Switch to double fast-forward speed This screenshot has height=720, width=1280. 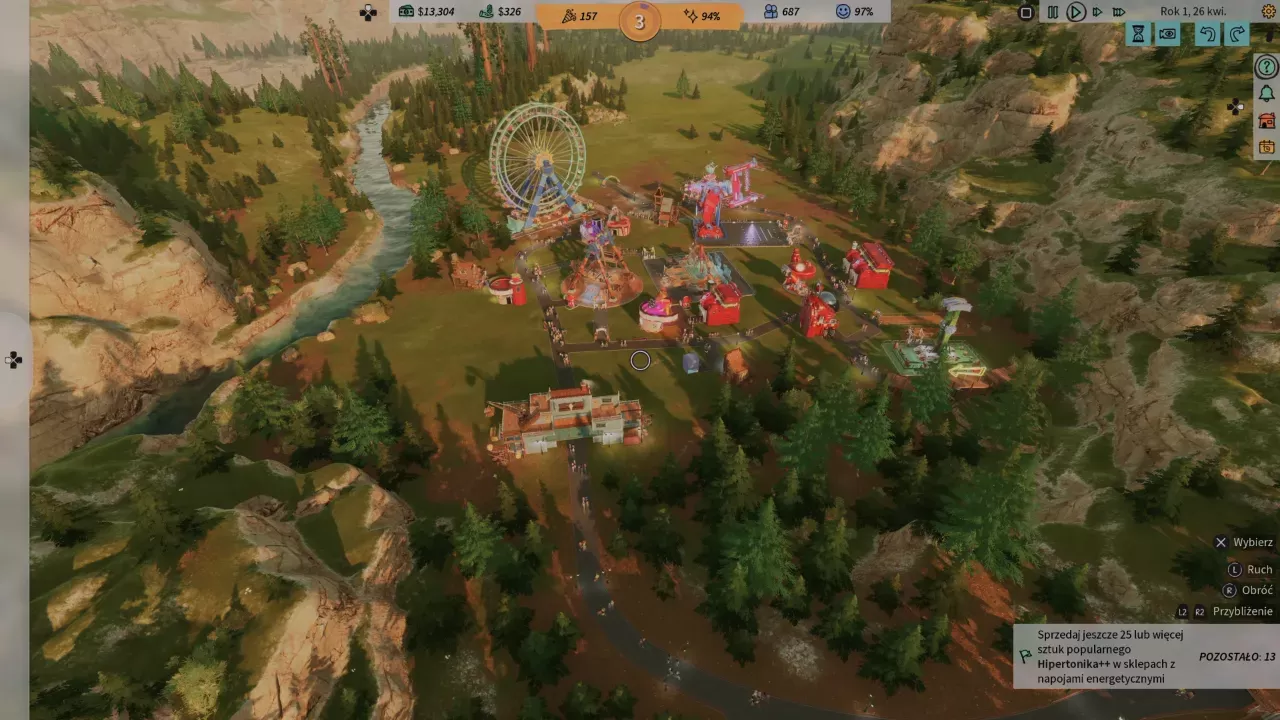tap(1098, 12)
